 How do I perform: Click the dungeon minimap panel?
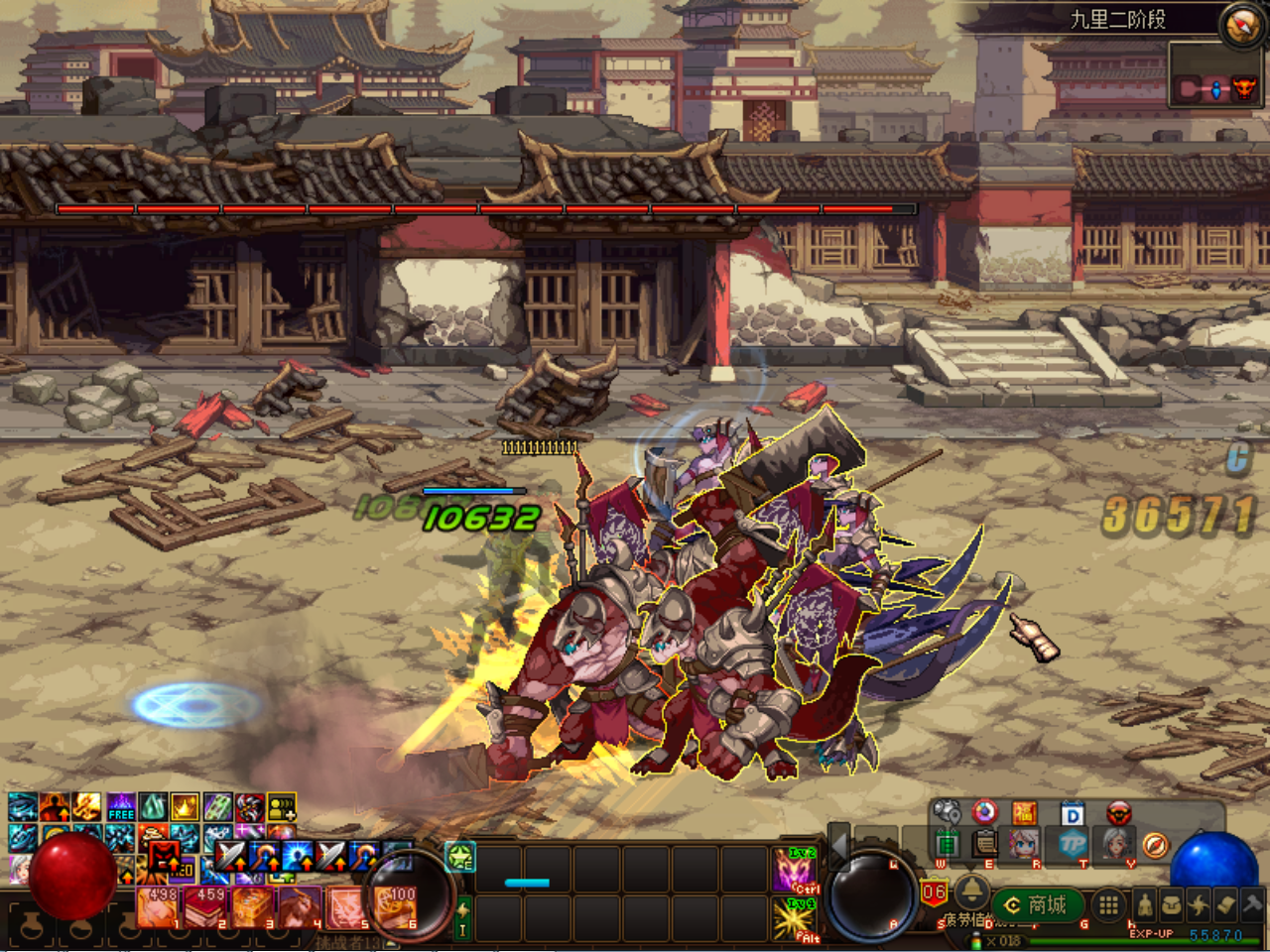point(1216,87)
